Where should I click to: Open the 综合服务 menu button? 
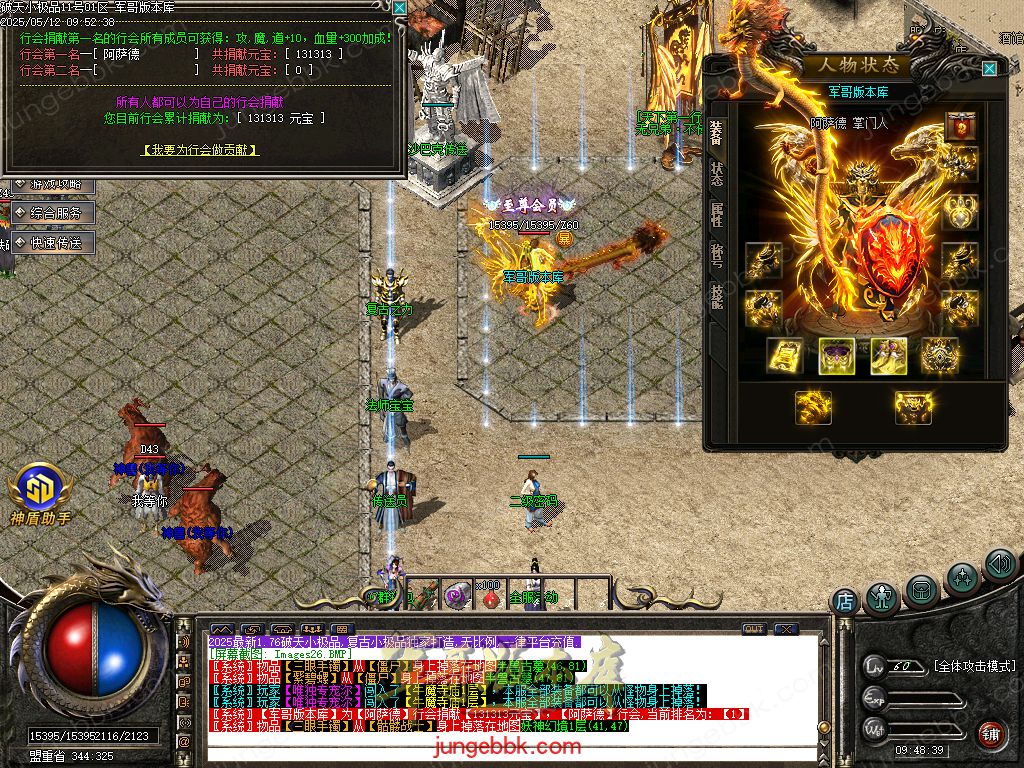(x=53, y=213)
